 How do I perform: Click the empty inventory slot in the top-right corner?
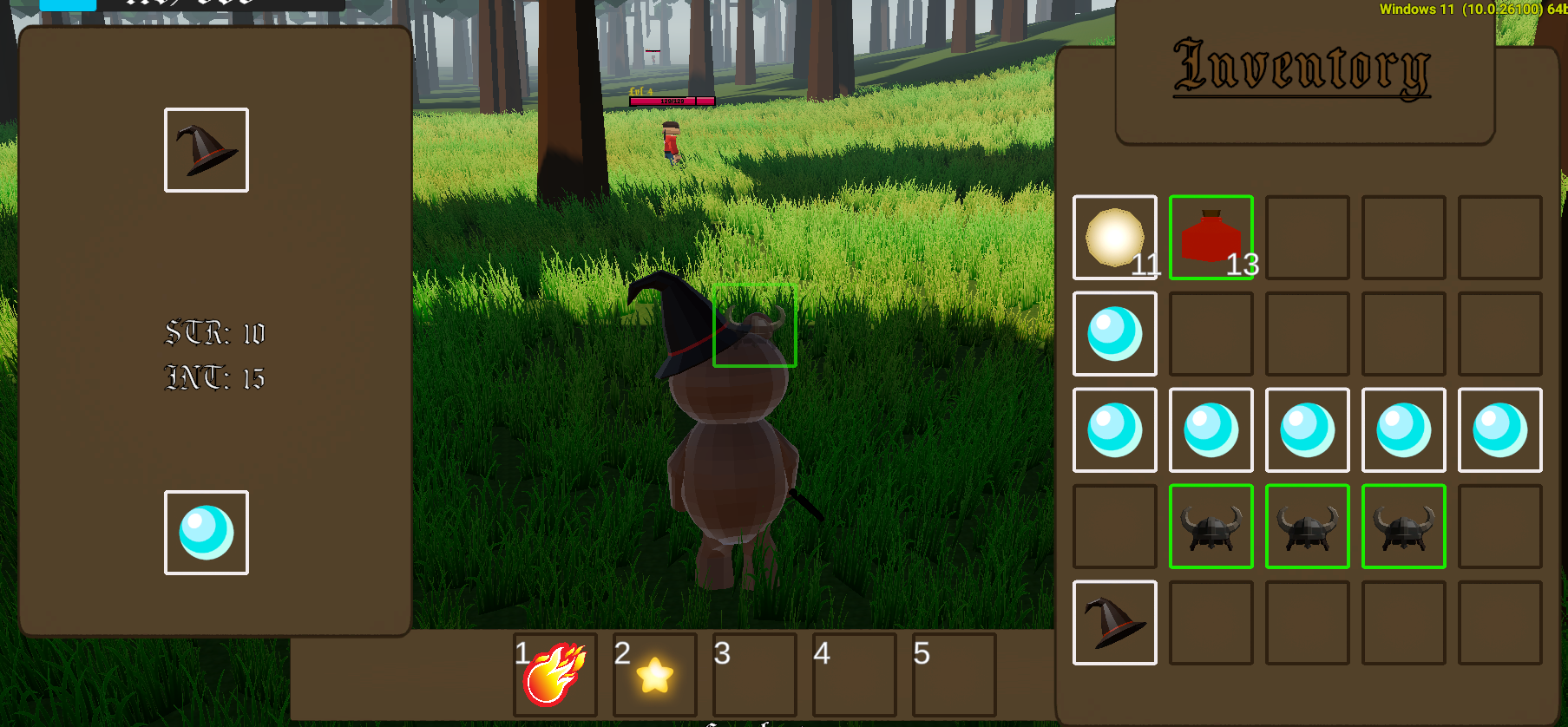click(x=1499, y=237)
